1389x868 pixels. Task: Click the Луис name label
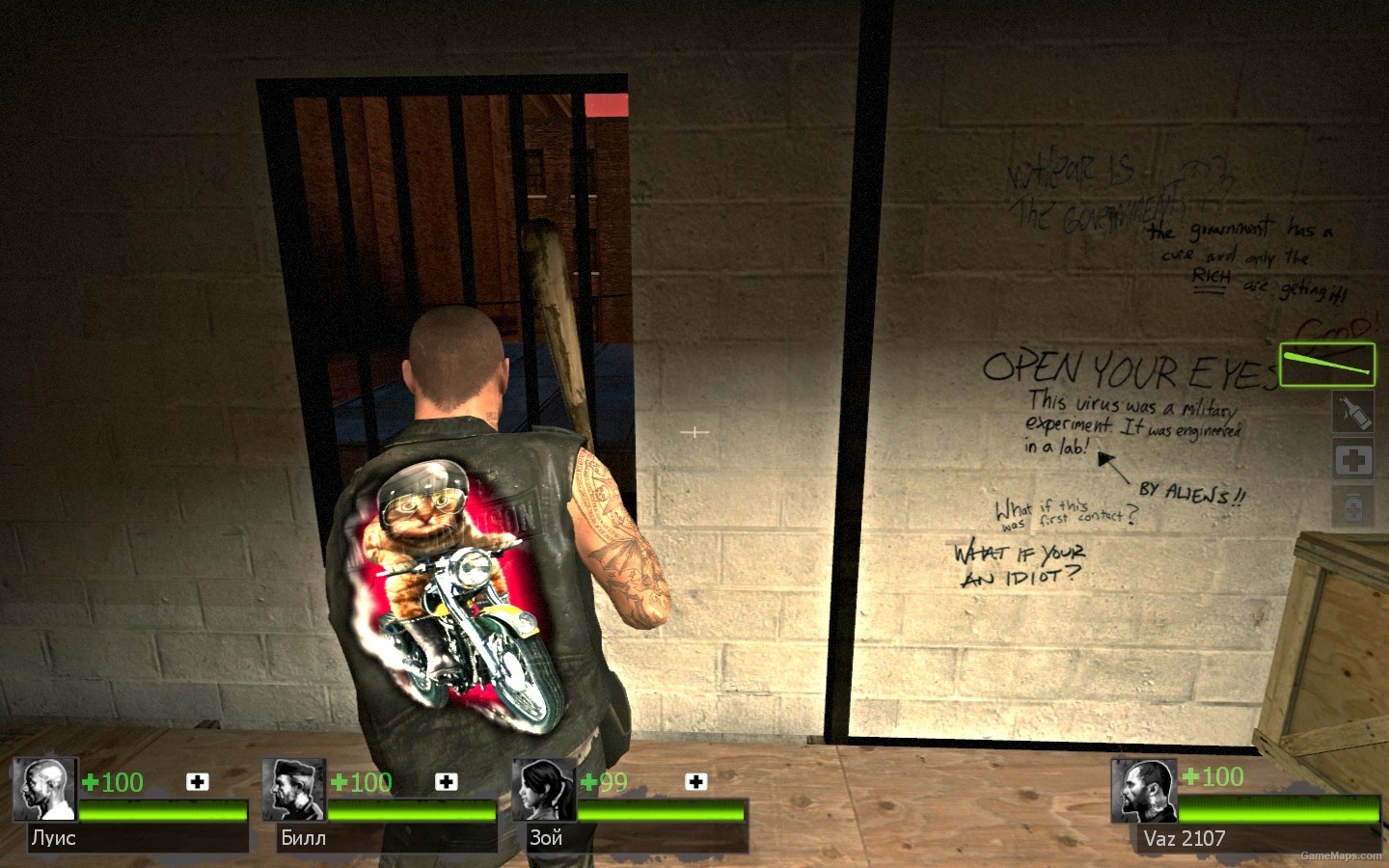[x=56, y=838]
